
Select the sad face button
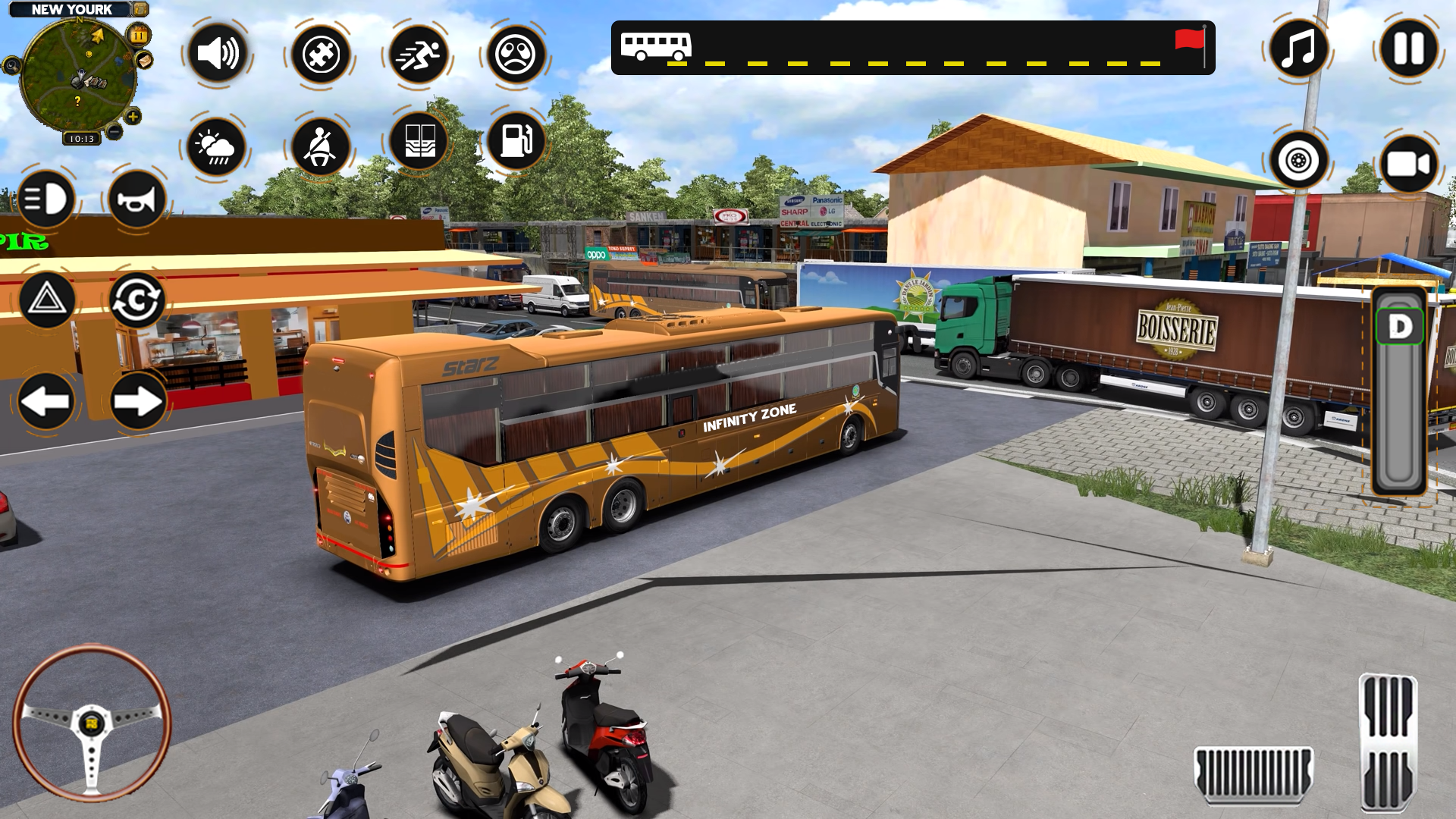(x=516, y=54)
